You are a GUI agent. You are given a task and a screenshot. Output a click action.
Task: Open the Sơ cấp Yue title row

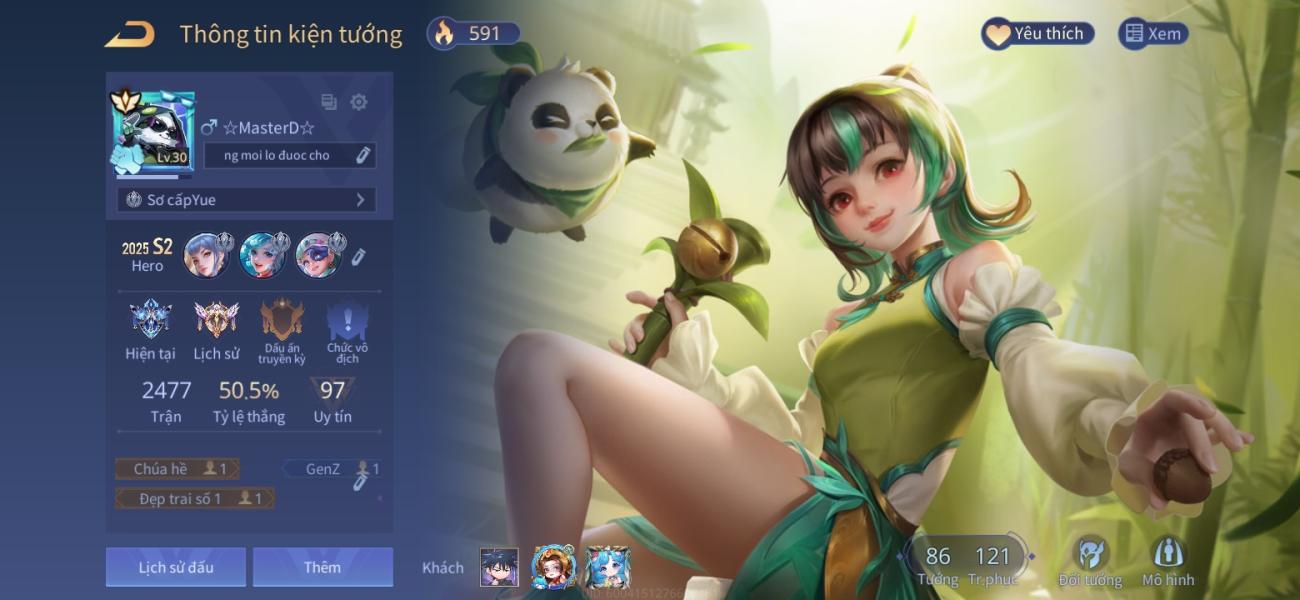click(246, 200)
